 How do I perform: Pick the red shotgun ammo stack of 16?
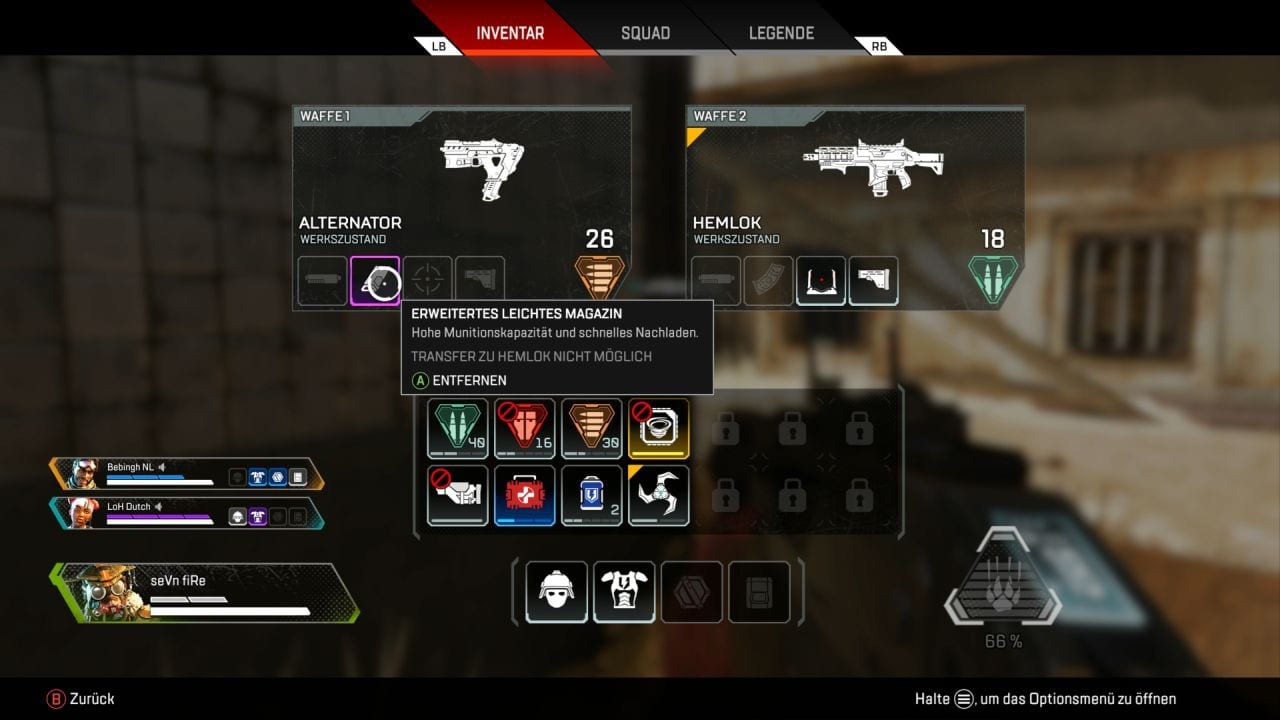525,428
